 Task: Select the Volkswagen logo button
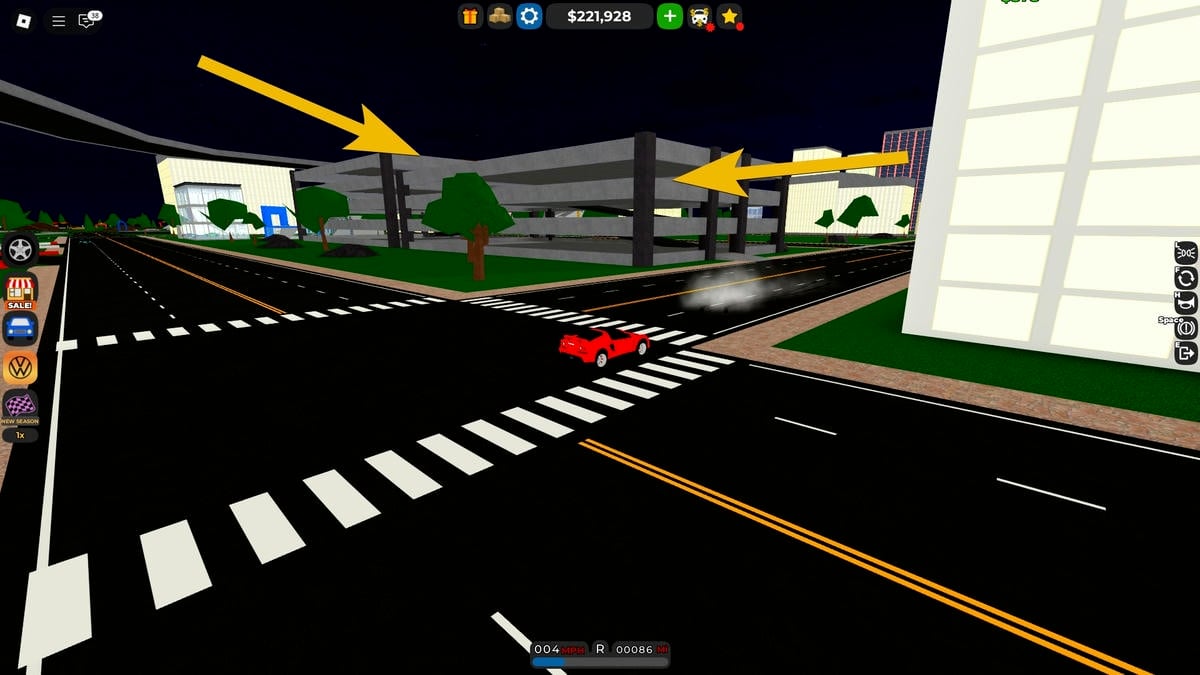[20, 368]
